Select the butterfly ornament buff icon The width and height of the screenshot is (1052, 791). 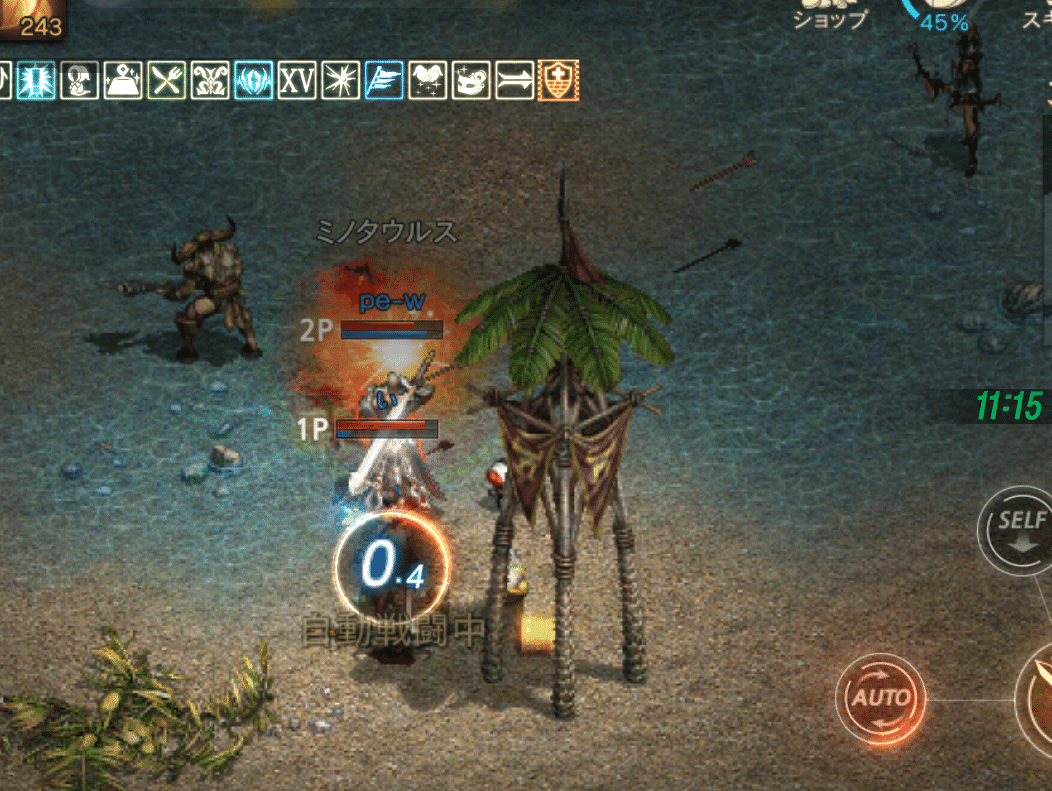tap(210, 80)
